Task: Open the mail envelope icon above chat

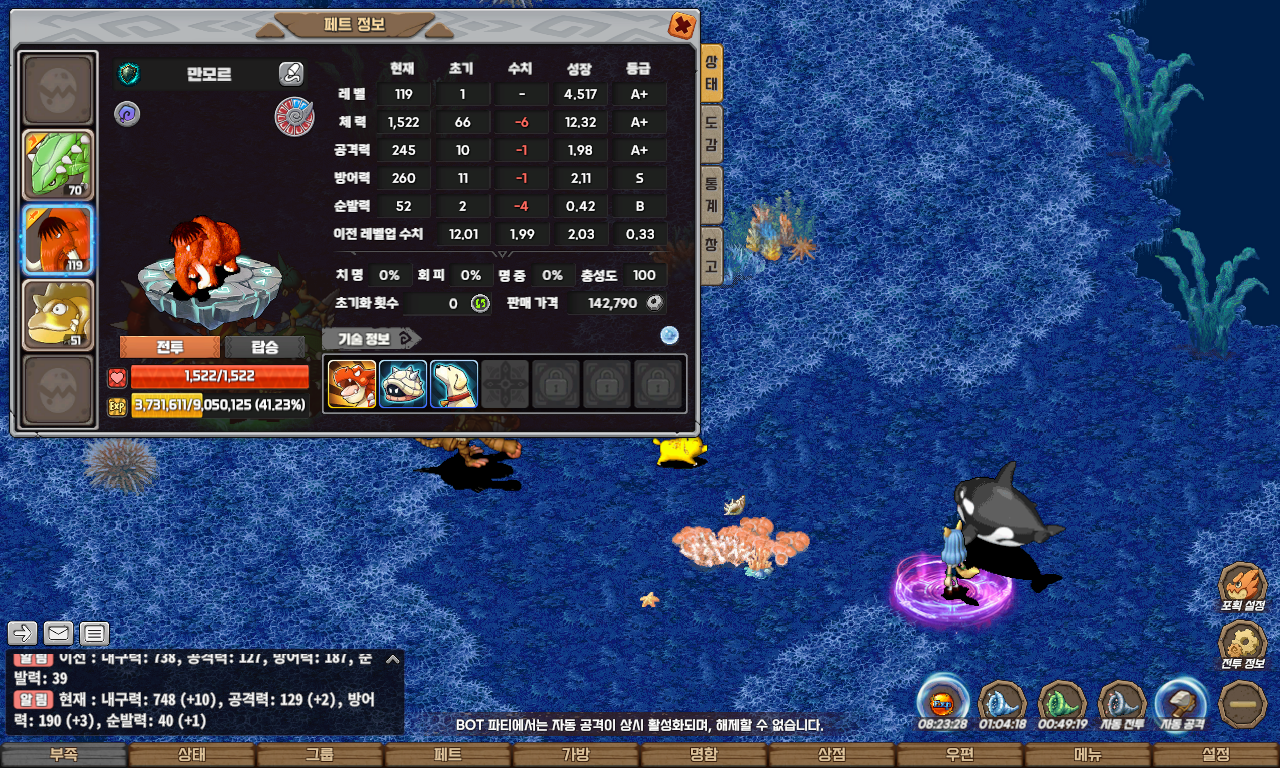Action: point(58,633)
